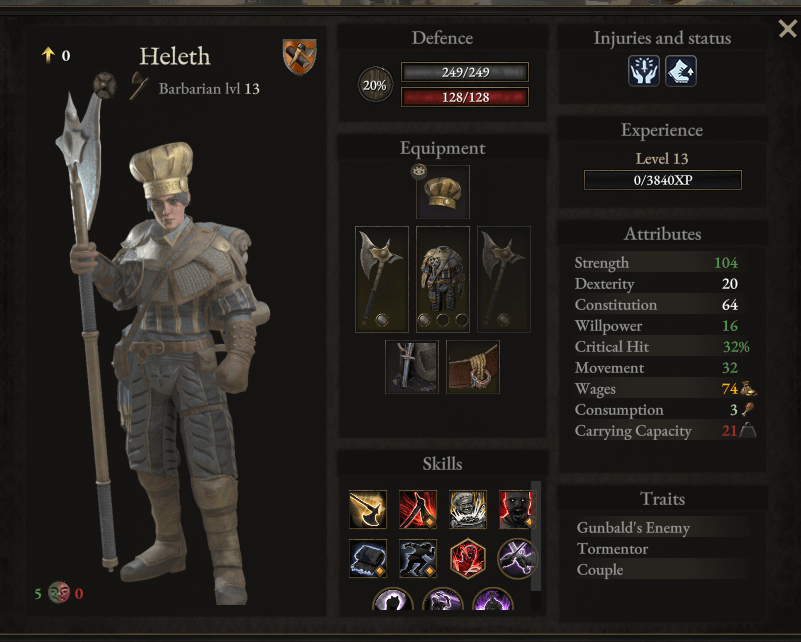Toggle helmet visibility eye icon

click(x=417, y=171)
